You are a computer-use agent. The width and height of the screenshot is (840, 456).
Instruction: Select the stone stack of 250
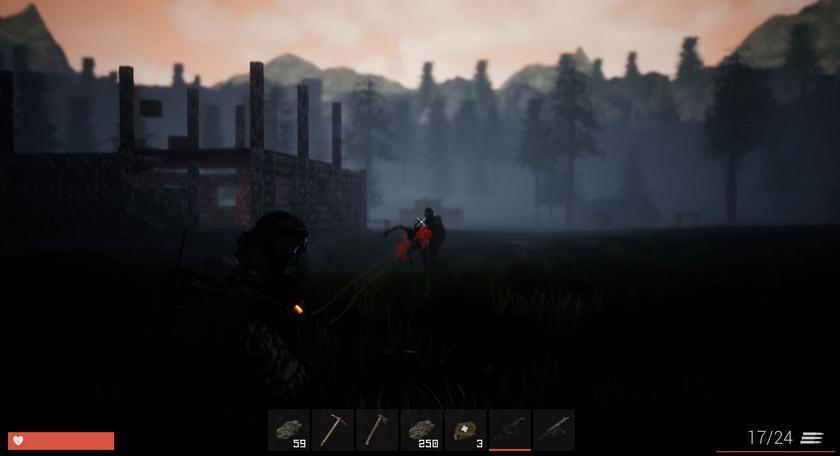(x=421, y=429)
